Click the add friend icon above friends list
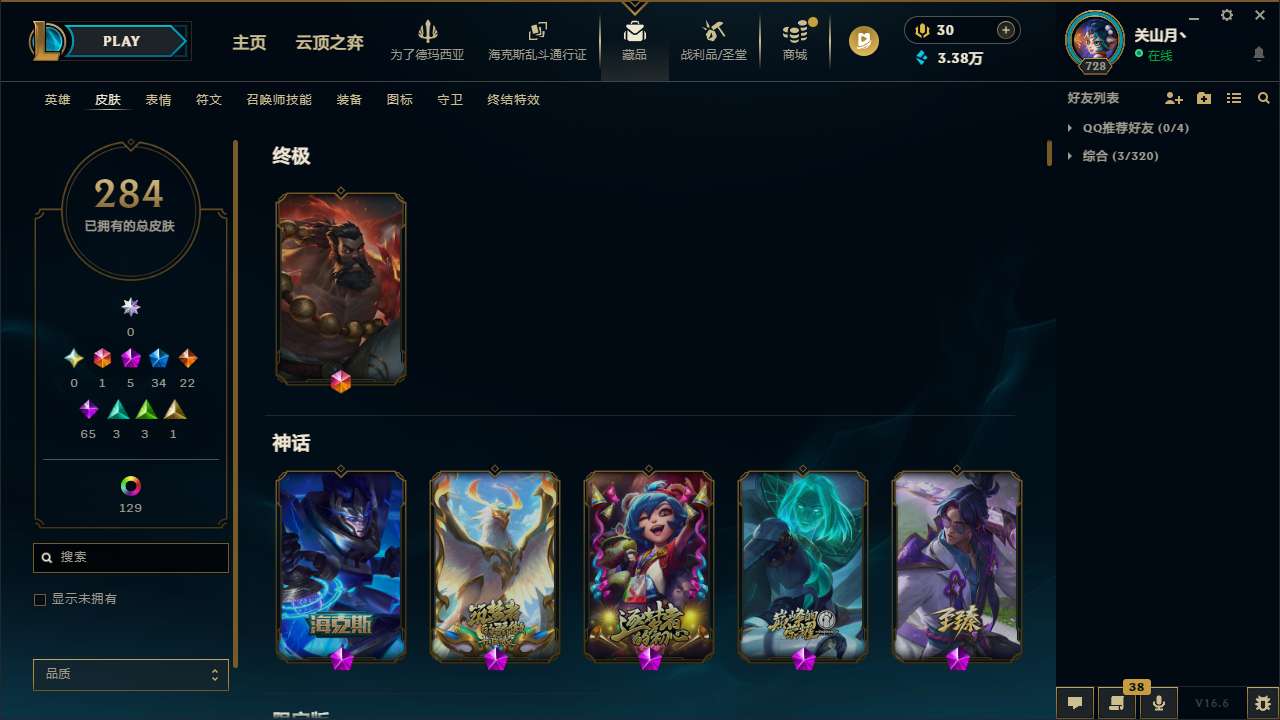This screenshot has height=720, width=1280. [1173, 98]
